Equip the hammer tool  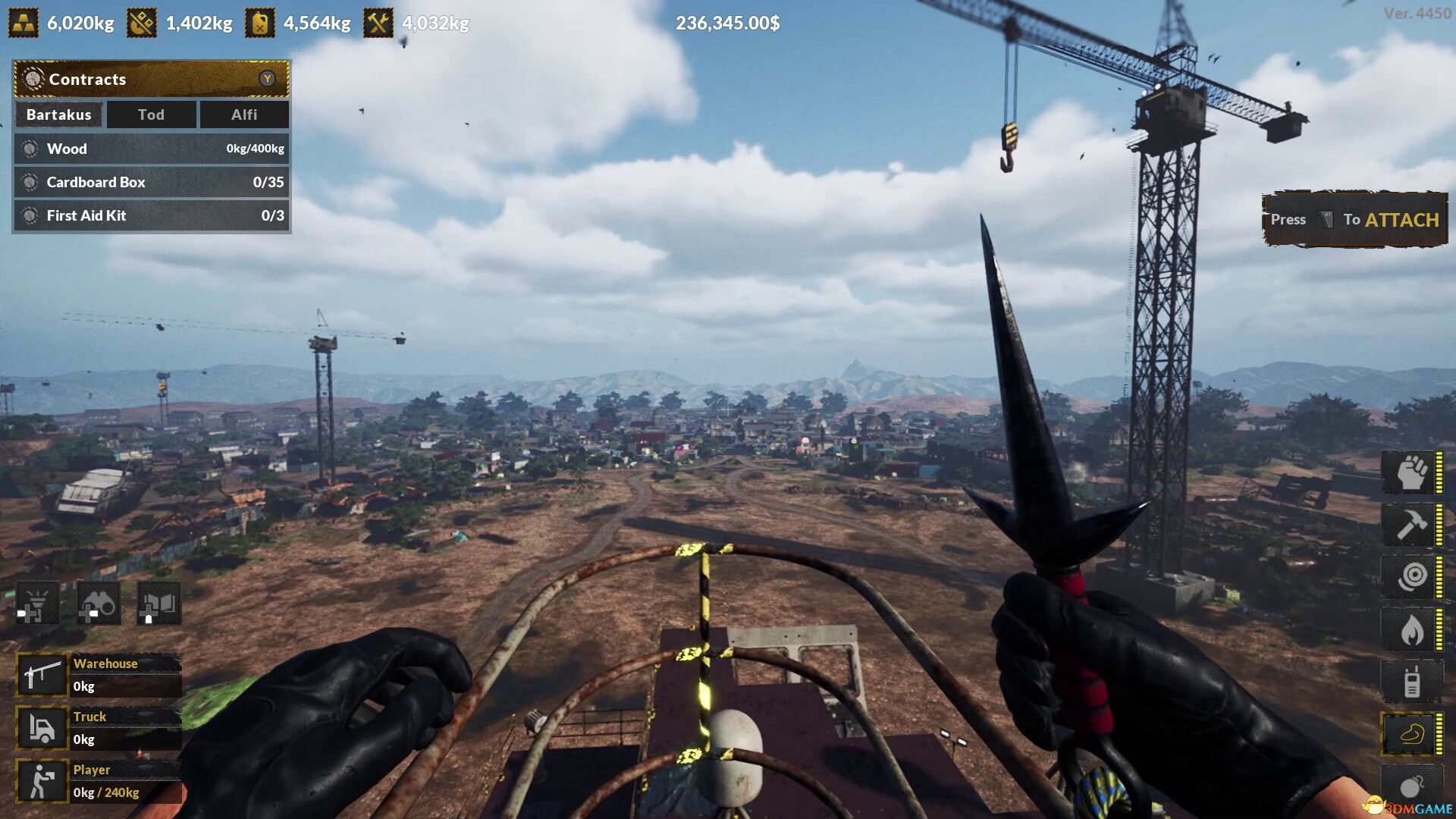coord(1410,524)
